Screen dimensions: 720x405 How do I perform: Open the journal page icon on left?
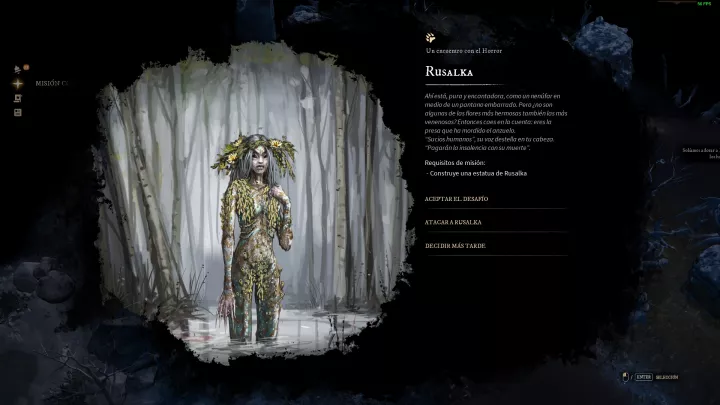(x=18, y=112)
